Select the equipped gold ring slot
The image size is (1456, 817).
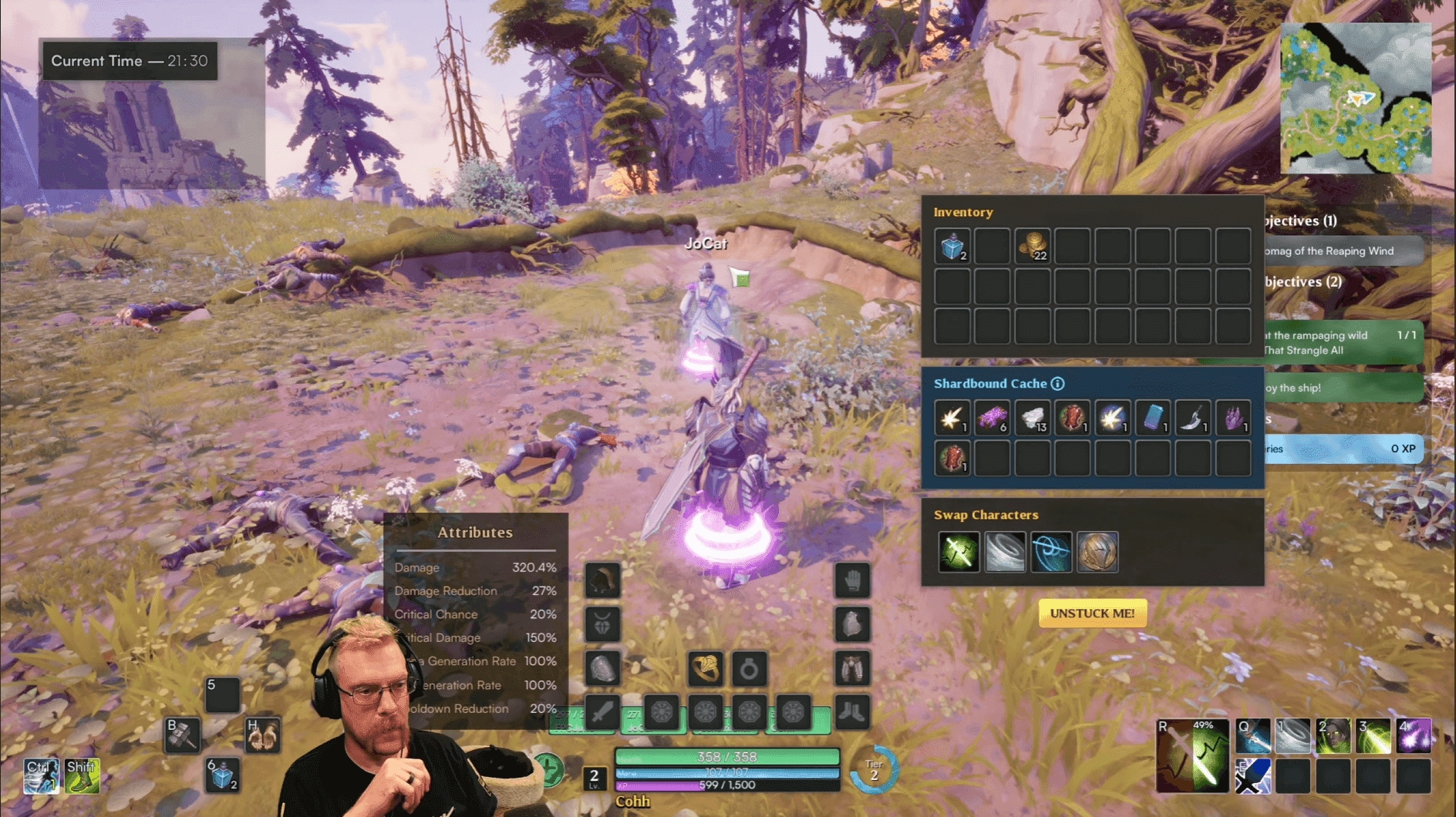(706, 668)
